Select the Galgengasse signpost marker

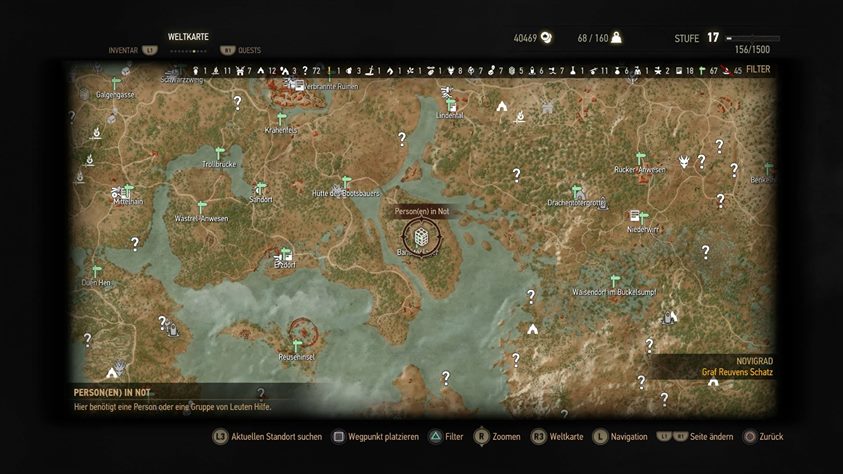115,83
